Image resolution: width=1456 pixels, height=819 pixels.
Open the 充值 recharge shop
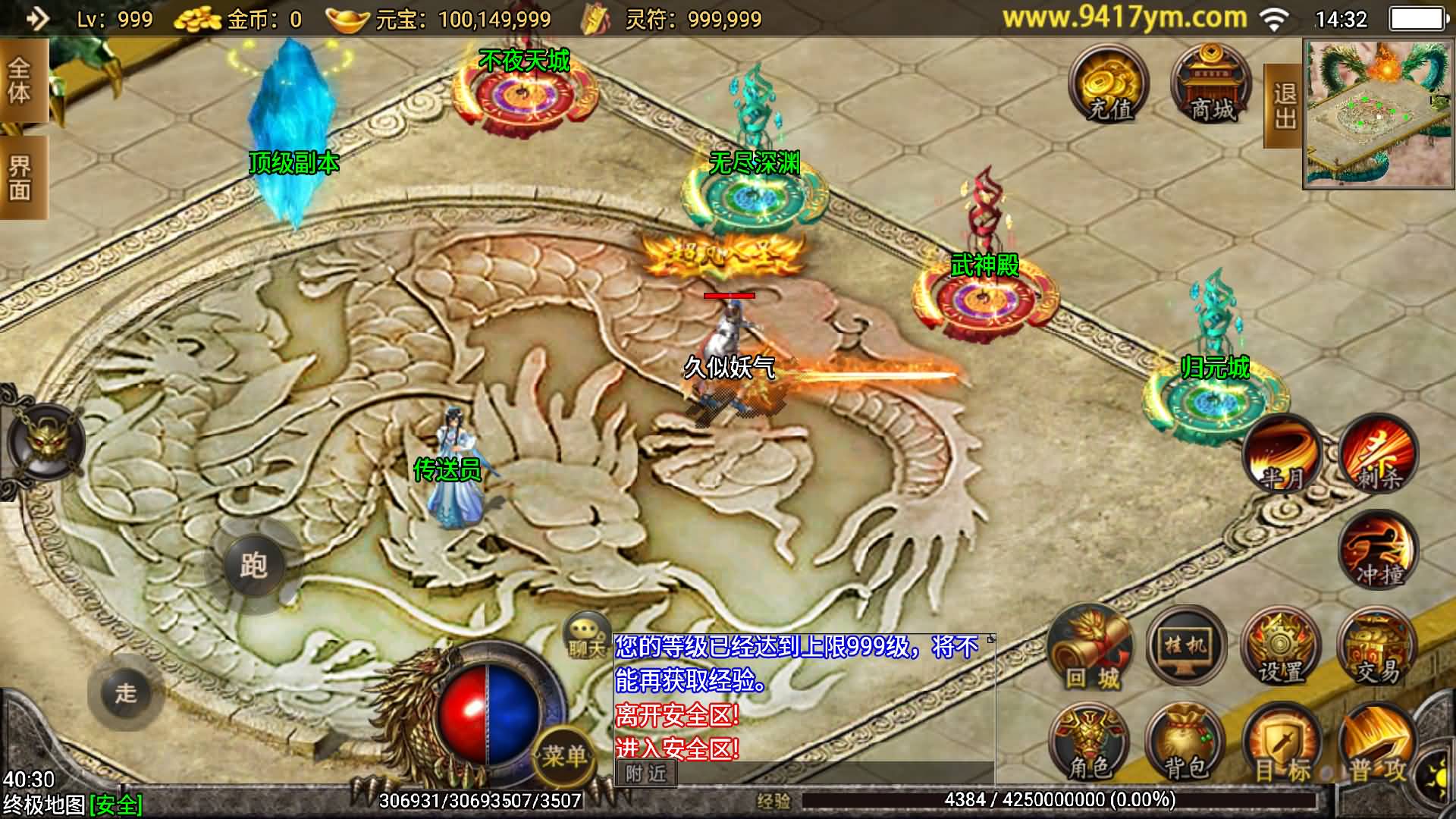[x=1109, y=85]
